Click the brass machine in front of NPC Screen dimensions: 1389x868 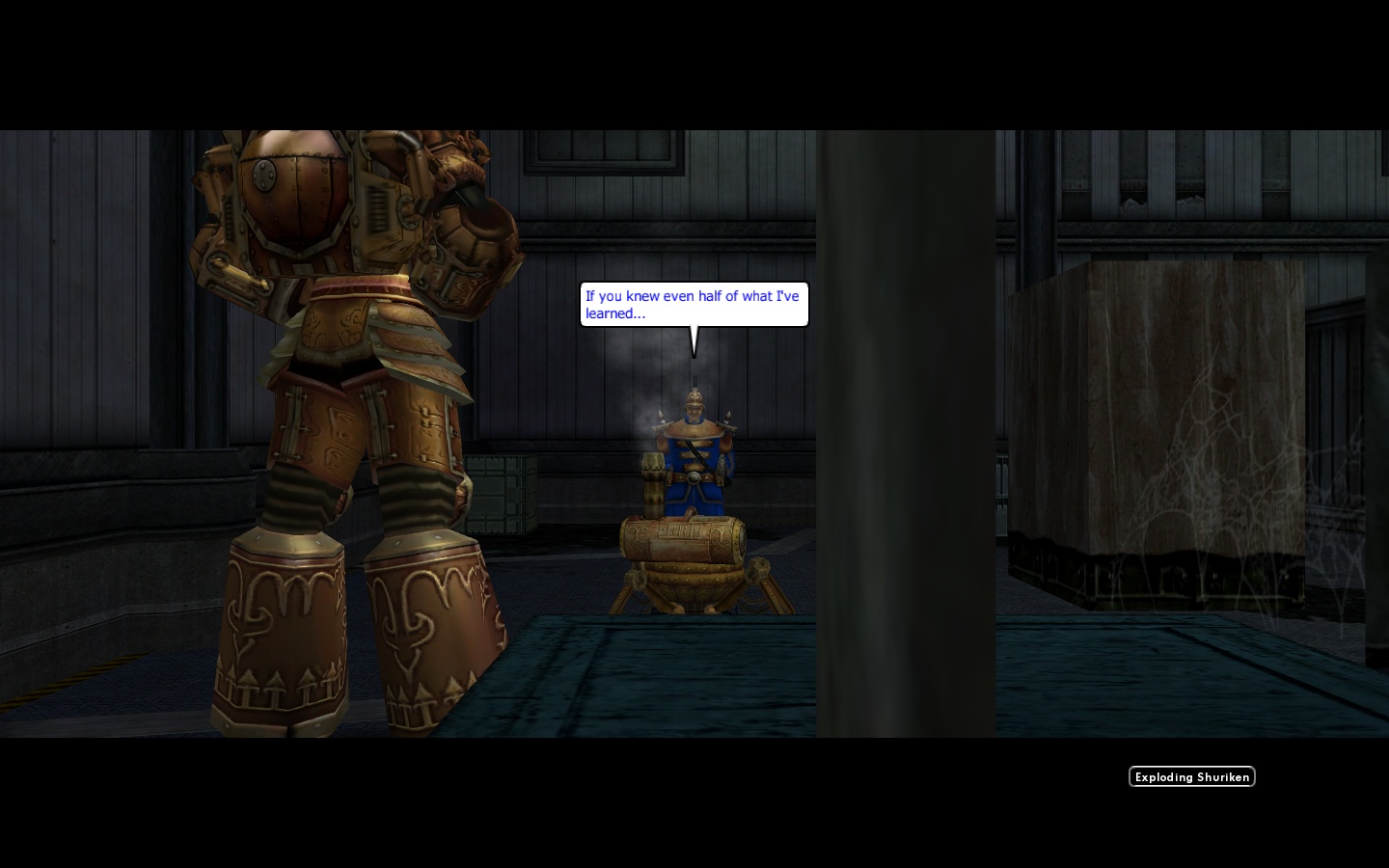click(x=681, y=540)
